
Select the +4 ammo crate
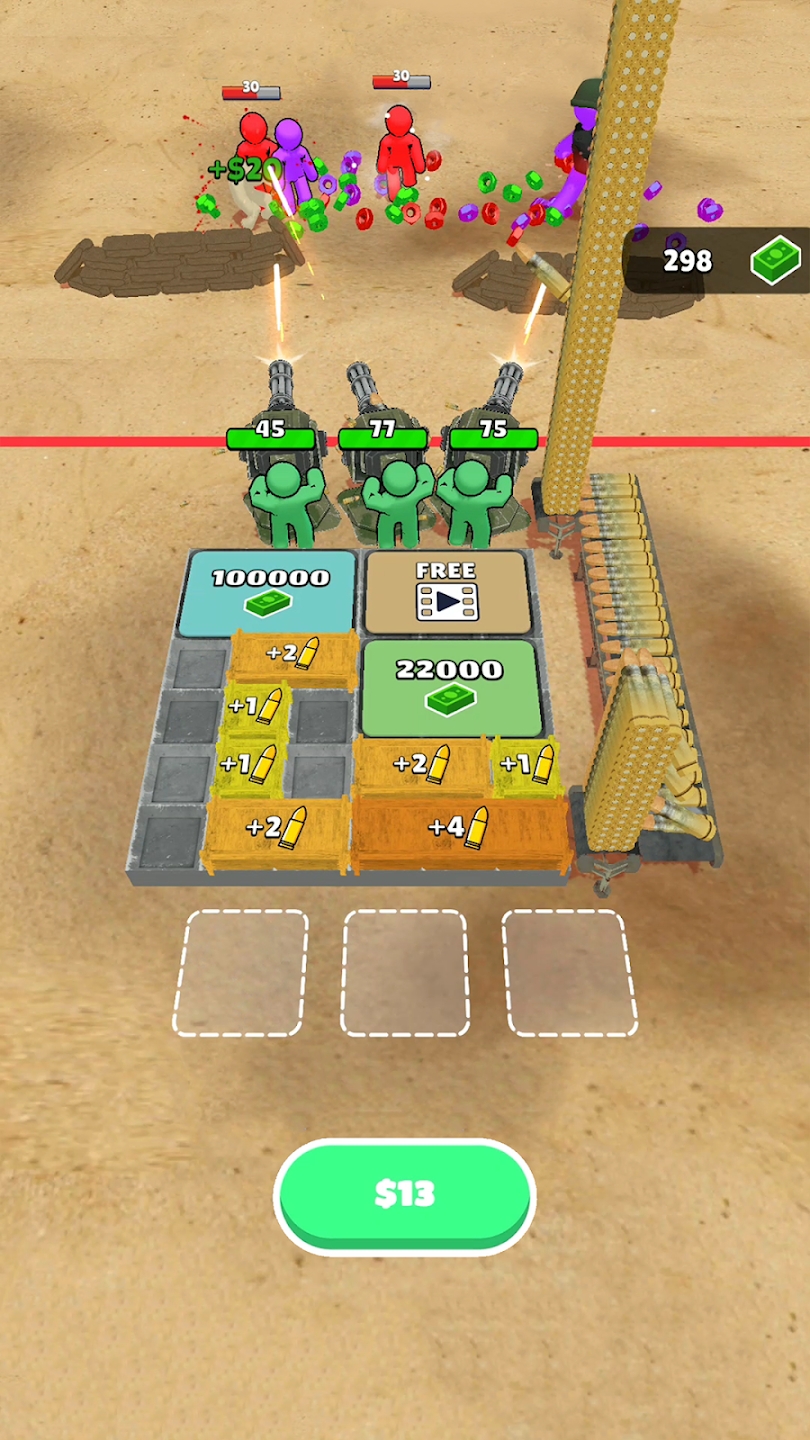pyautogui.click(x=460, y=829)
